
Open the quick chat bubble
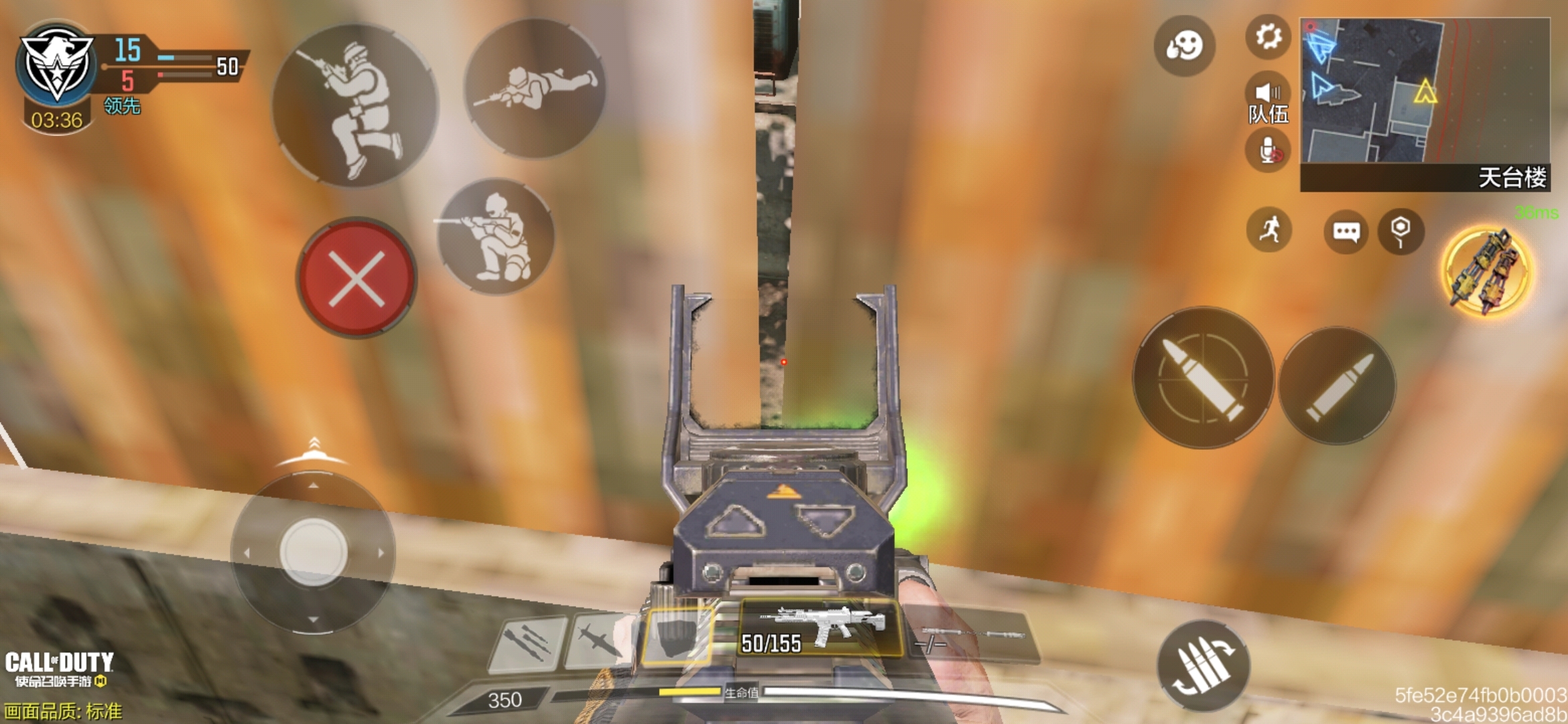point(1346,231)
